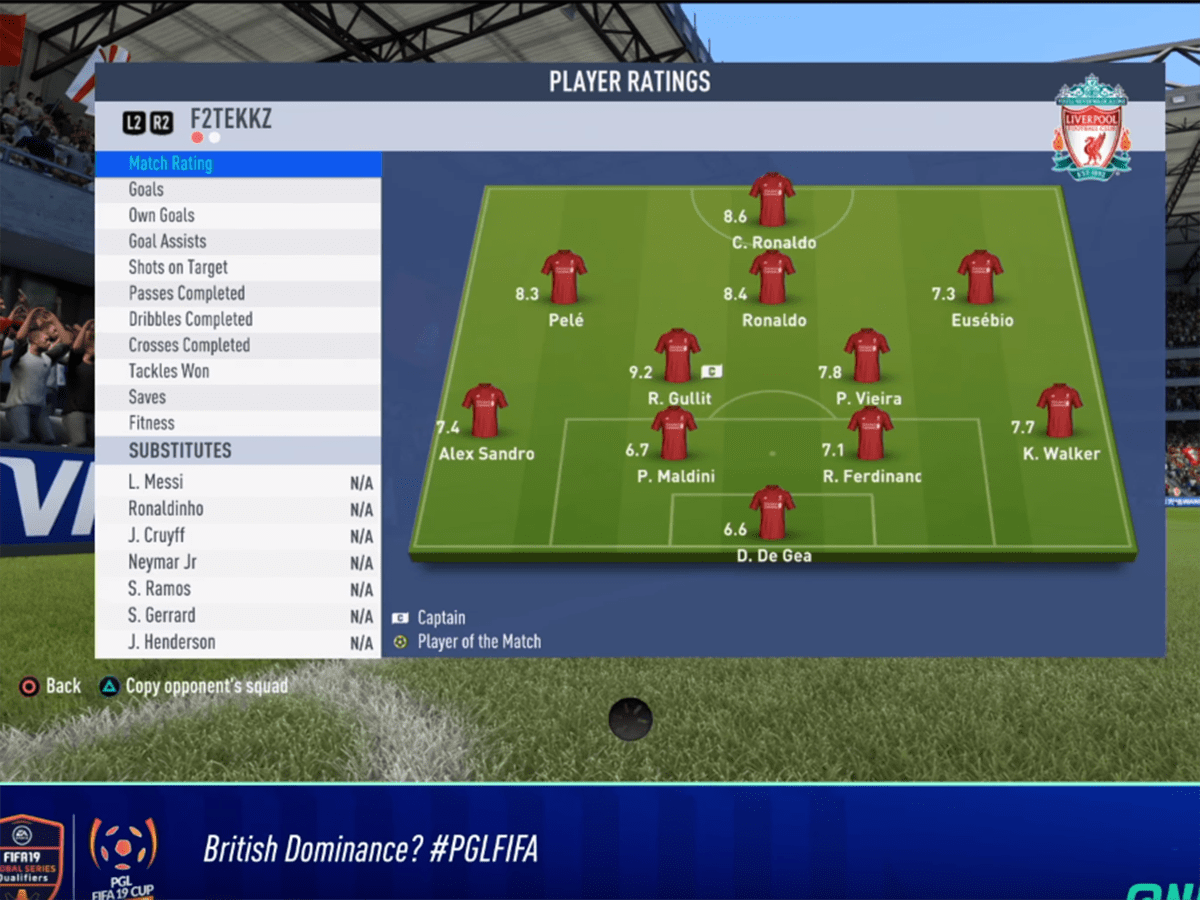Select the Saves stat
The height and width of the screenshot is (900, 1200).
[237, 398]
